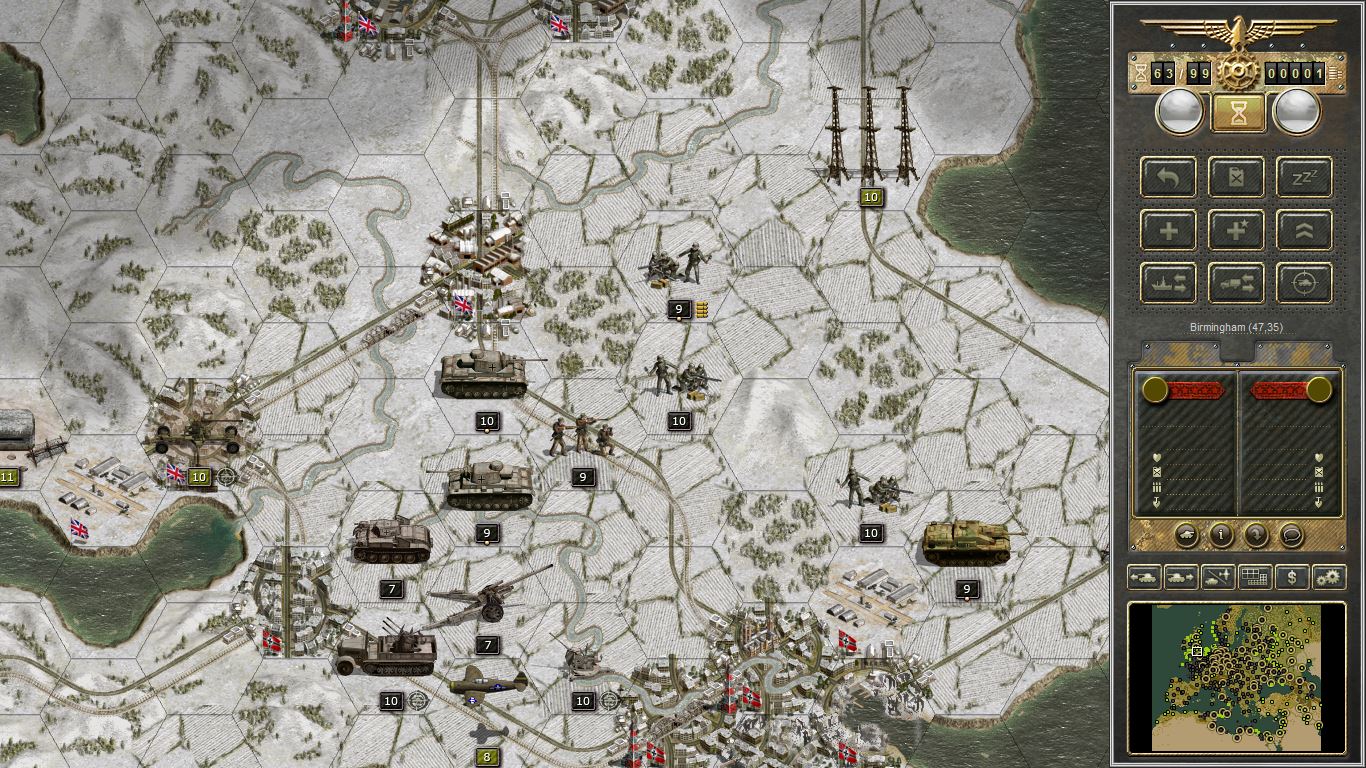Select the next unit tank icon

(1180, 577)
